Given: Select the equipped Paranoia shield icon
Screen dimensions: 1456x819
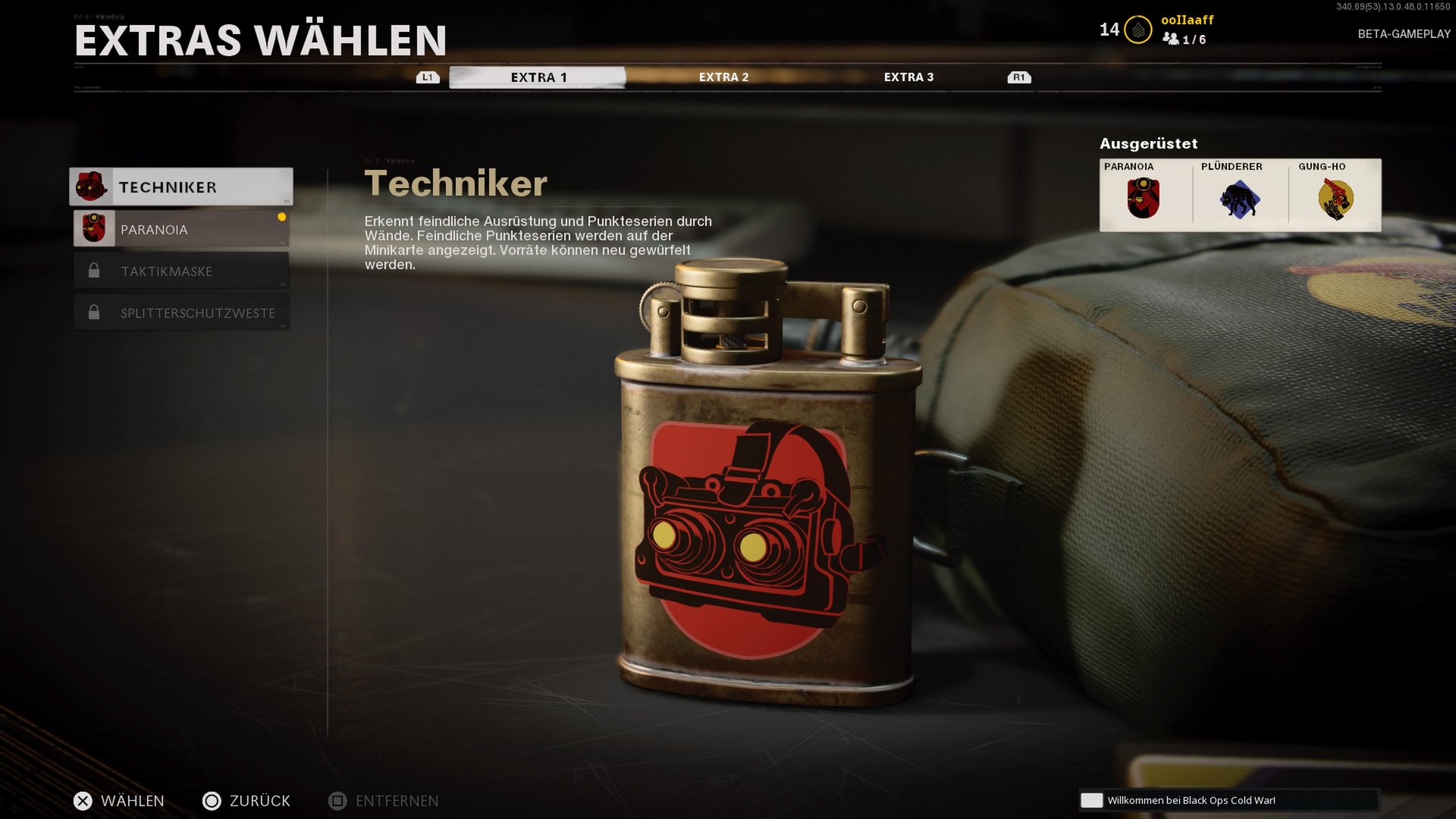Looking at the screenshot, I should (x=1144, y=199).
